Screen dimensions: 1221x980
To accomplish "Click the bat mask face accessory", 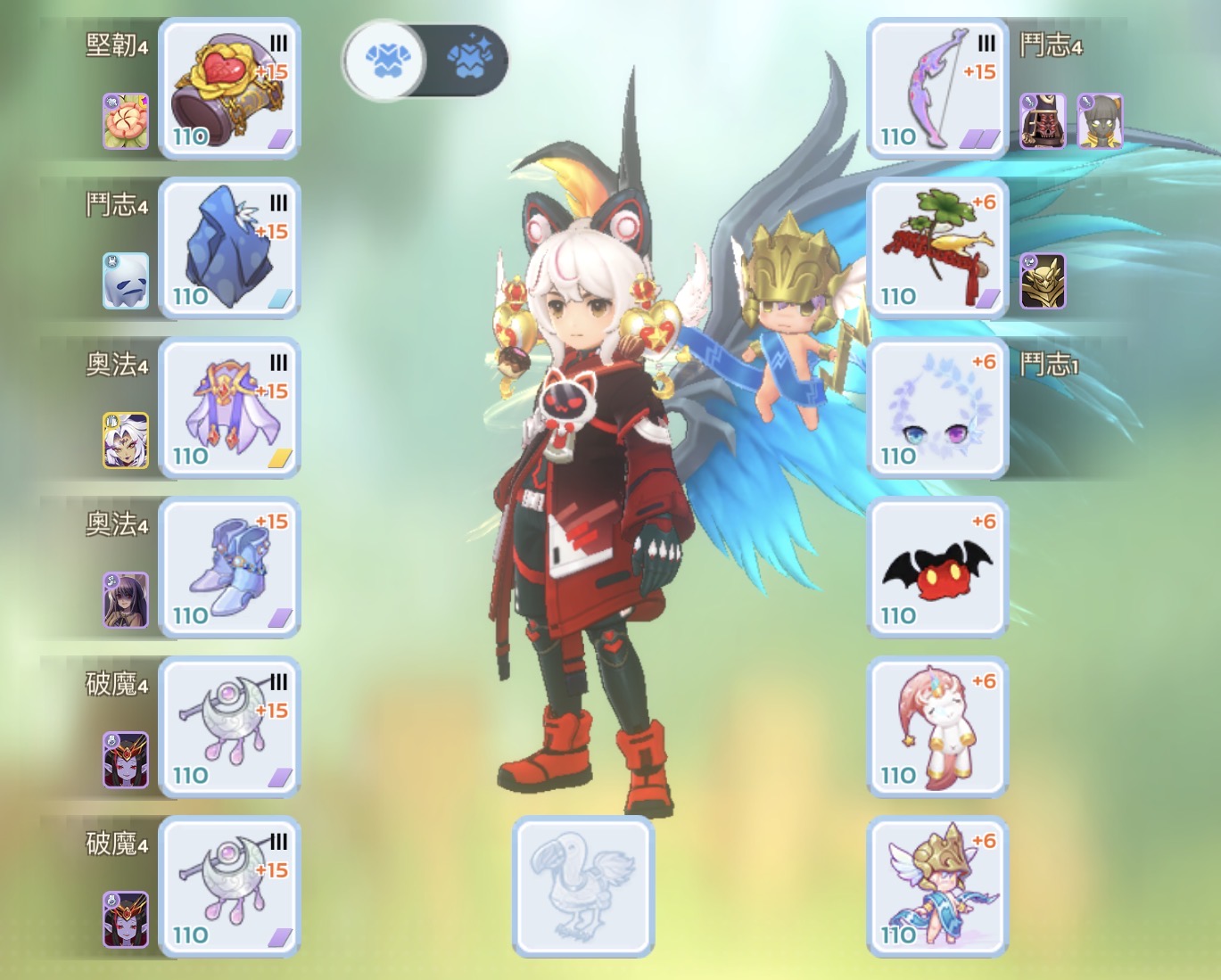I will 936,567.
